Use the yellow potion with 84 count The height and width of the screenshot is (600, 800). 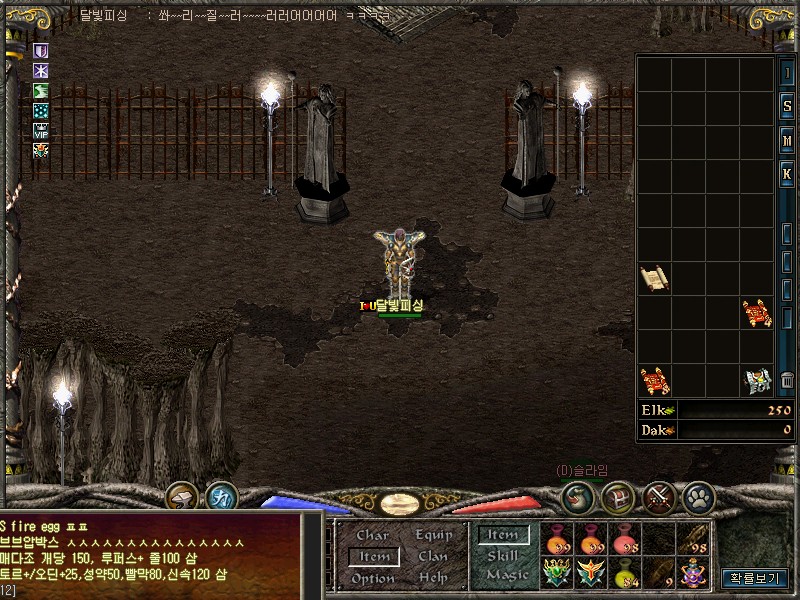625,573
